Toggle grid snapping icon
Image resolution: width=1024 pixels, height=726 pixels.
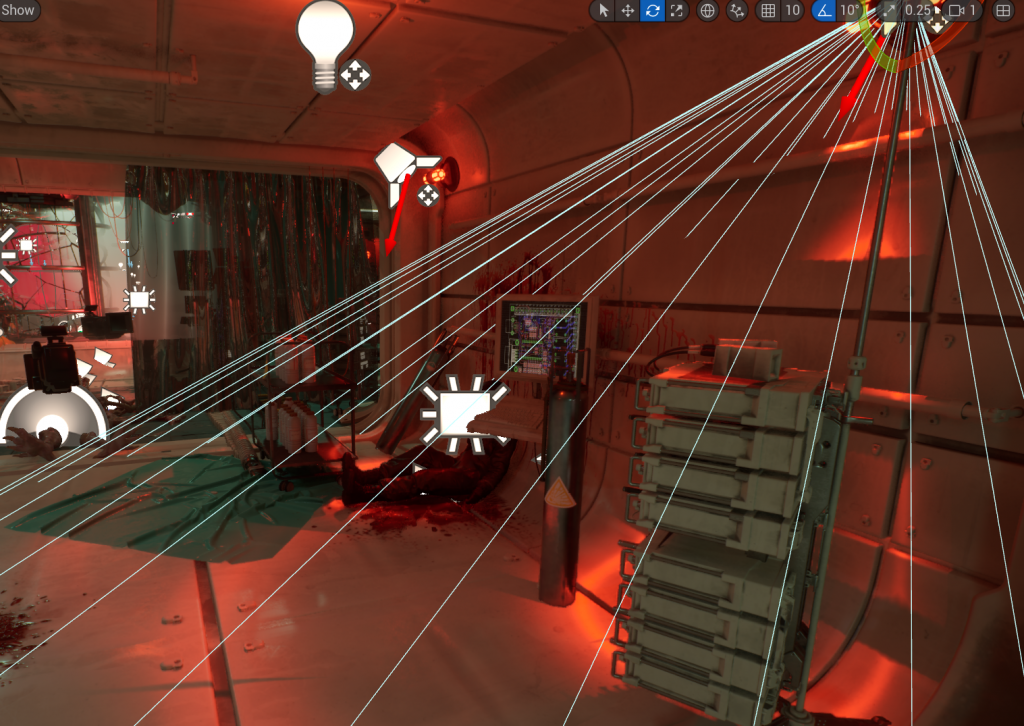point(768,11)
